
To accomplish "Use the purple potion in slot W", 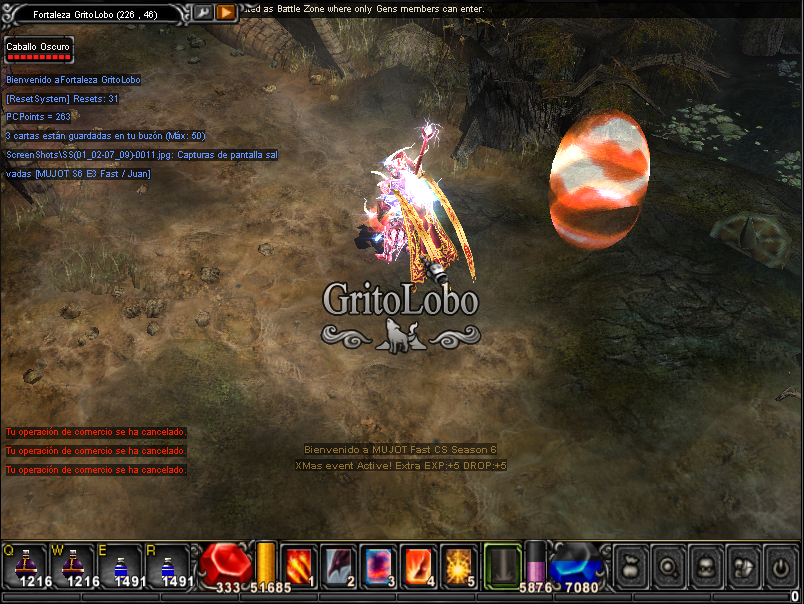I will tap(72, 564).
